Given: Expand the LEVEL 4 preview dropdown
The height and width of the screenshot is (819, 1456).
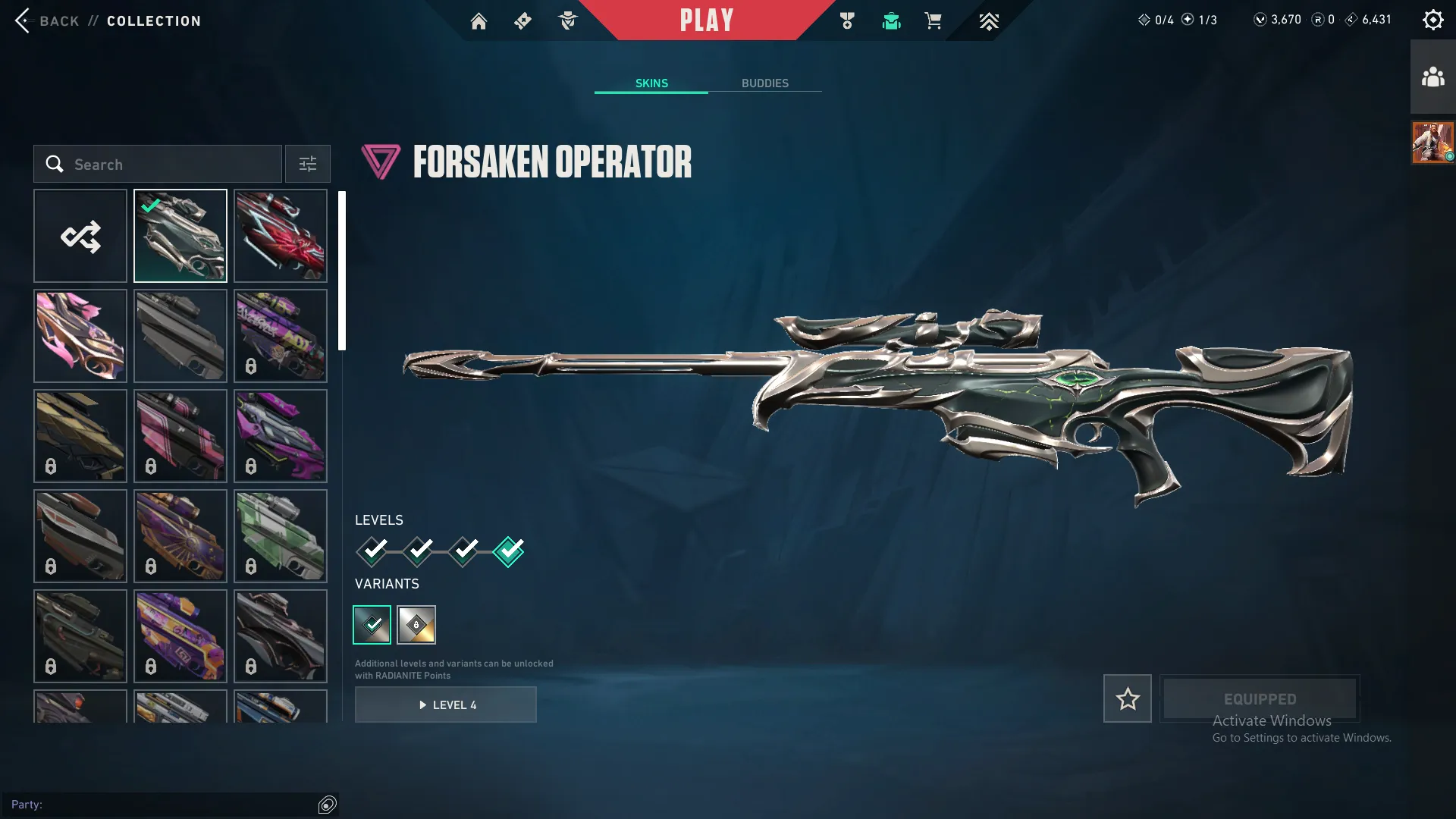Looking at the screenshot, I should (x=446, y=704).
